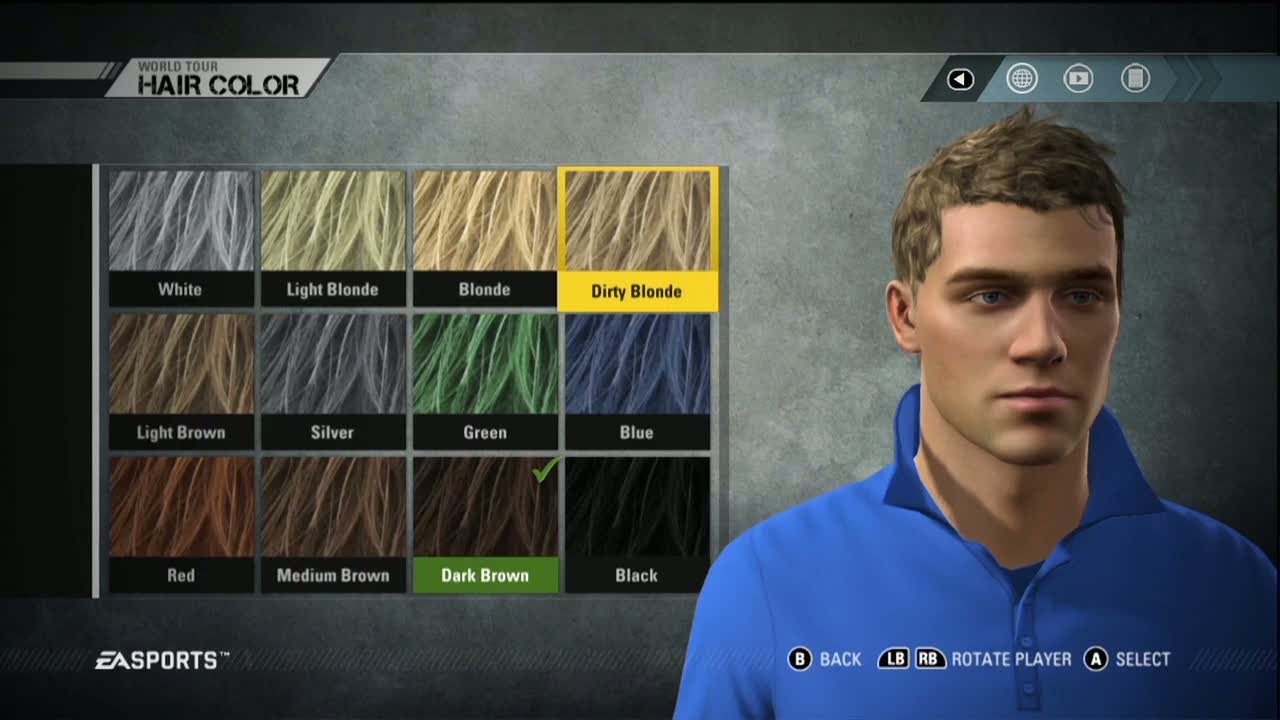Choose Light Blonde hair color
The width and height of the screenshot is (1280, 720).
pos(333,237)
